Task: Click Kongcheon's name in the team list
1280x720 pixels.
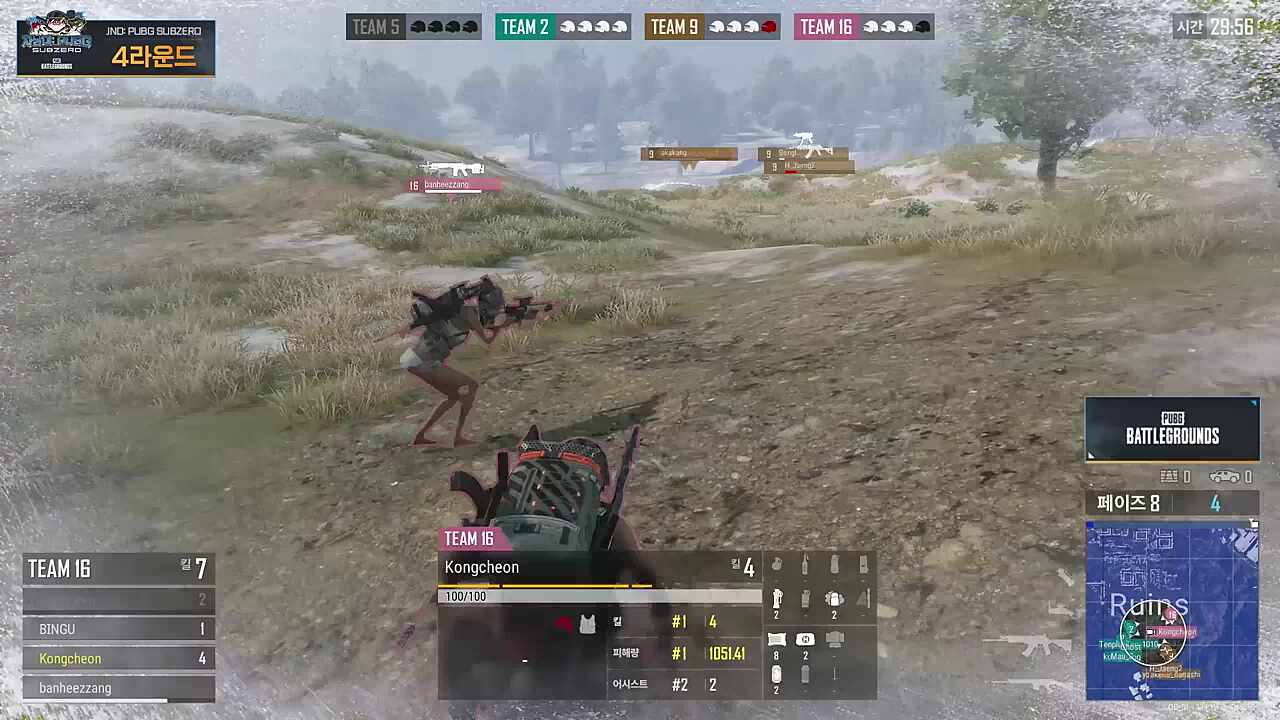Action: pyautogui.click(x=70, y=658)
